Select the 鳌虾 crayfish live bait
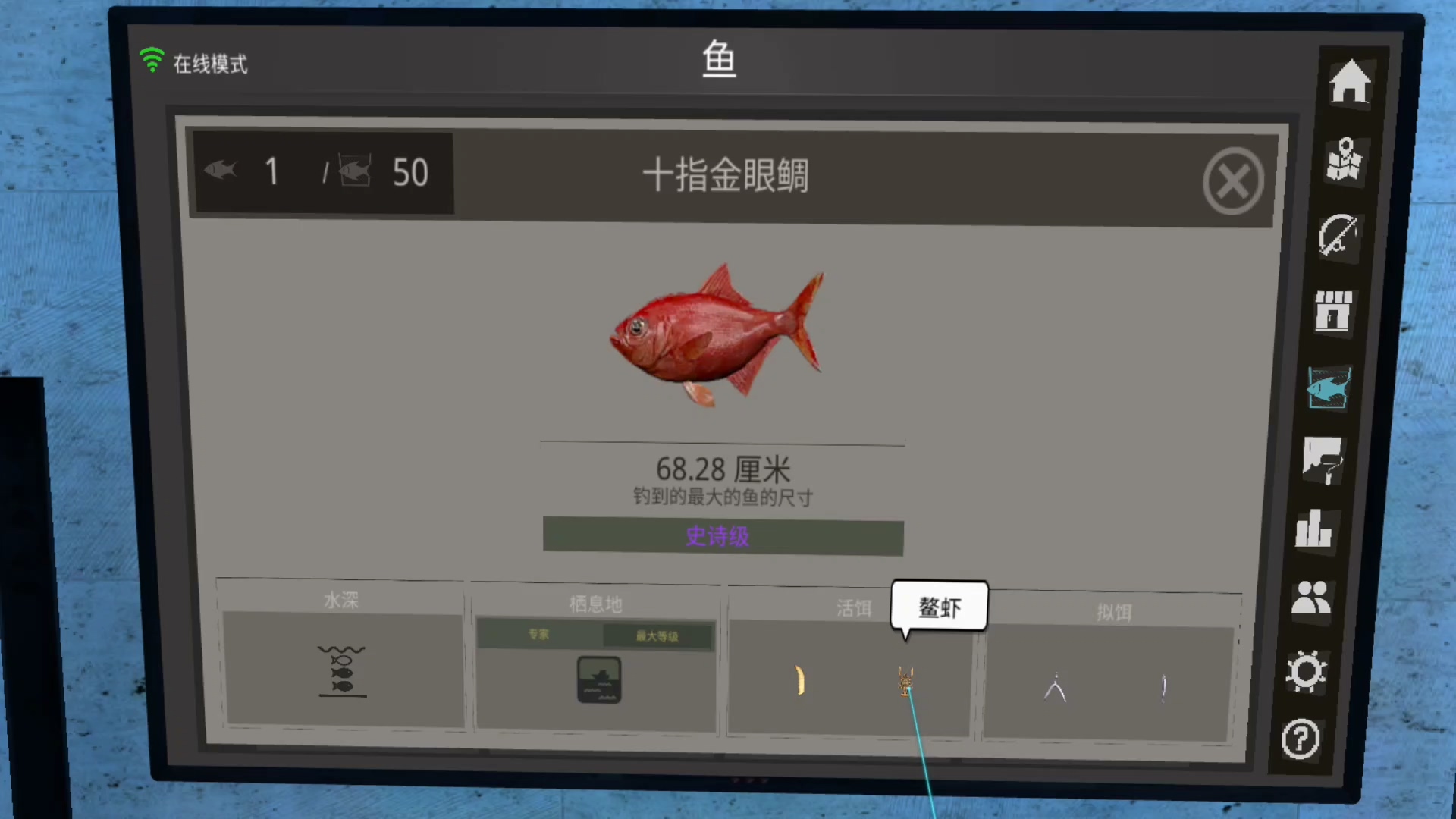 (905, 681)
